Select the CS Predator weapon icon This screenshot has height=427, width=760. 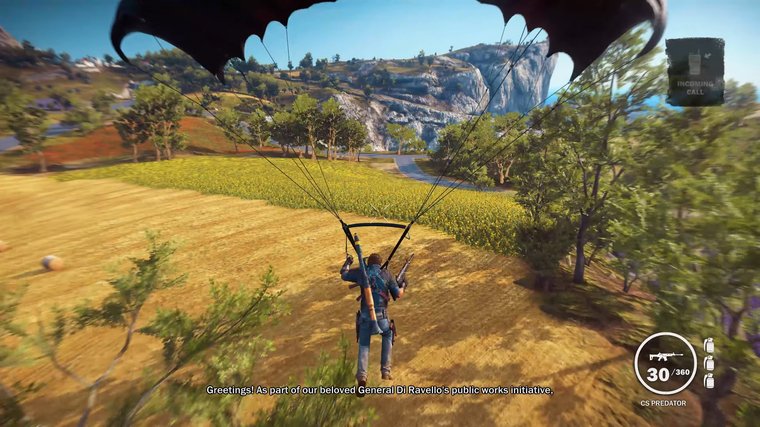(x=665, y=357)
